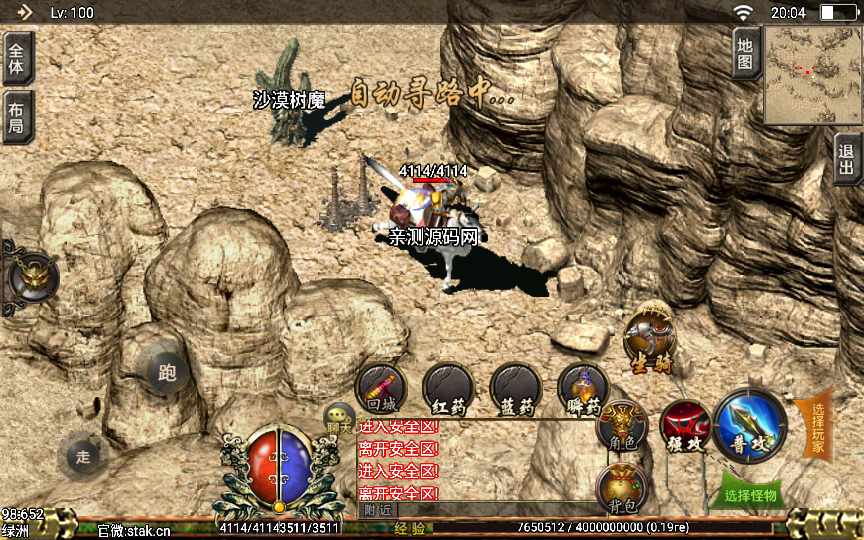This screenshot has width=864, height=540.
Task: Open the 聊天 chat bubble icon
Action: coord(339,418)
